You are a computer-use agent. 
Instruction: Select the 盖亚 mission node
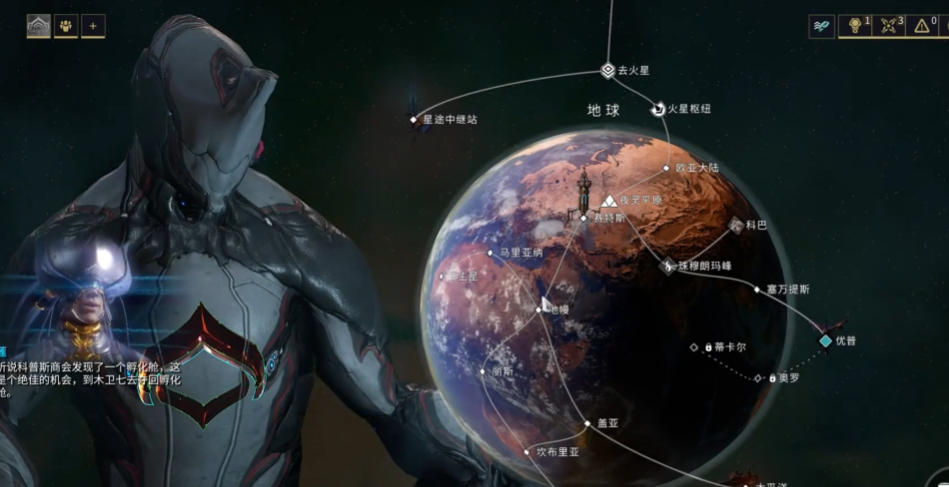tap(588, 424)
